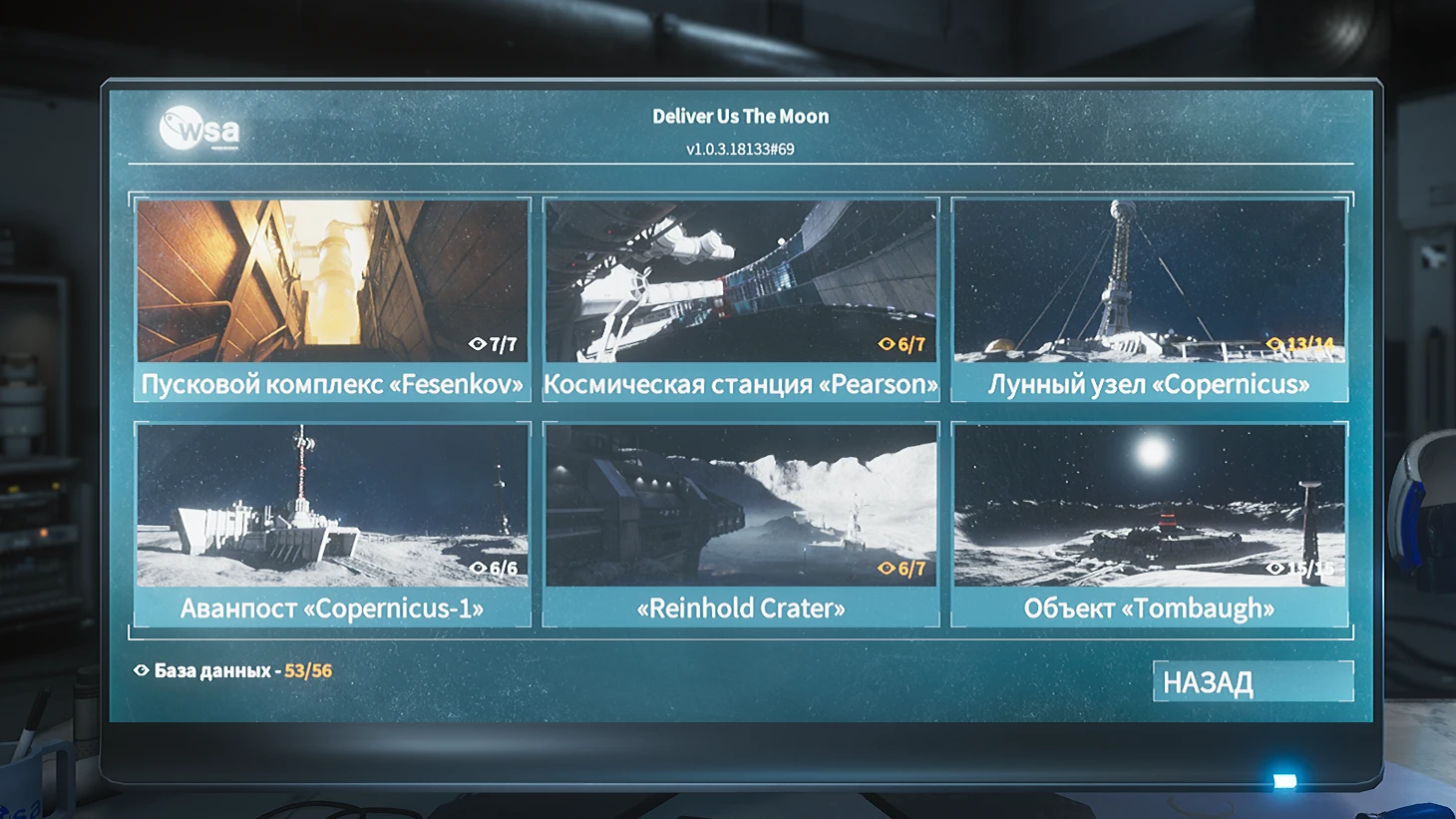Click the eye icon showing 13/14 on Copernicus
Viewport: 1456px width, 819px height.
1275,342
